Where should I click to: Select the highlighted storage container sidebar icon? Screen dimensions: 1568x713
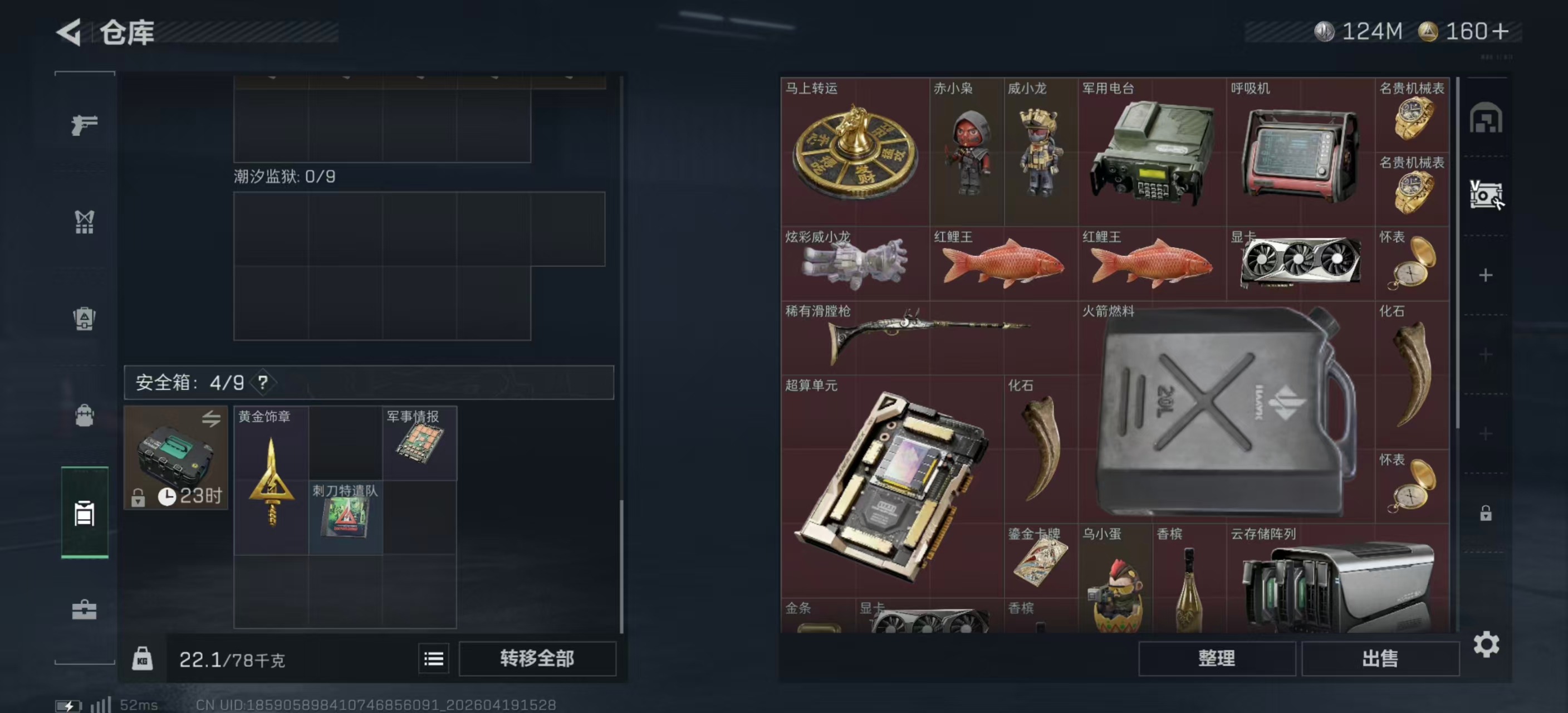pos(85,511)
